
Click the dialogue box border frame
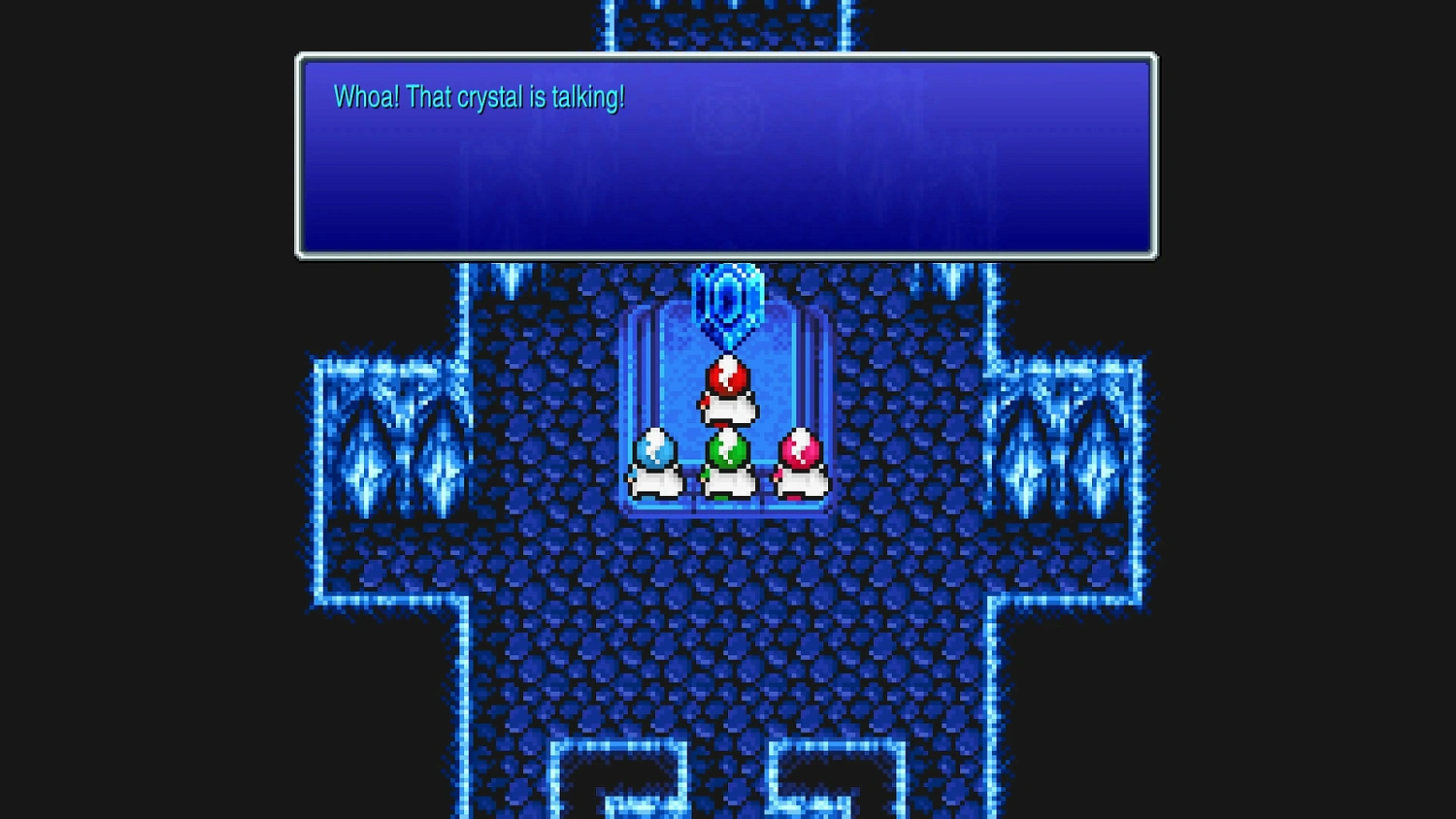click(726, 56)
